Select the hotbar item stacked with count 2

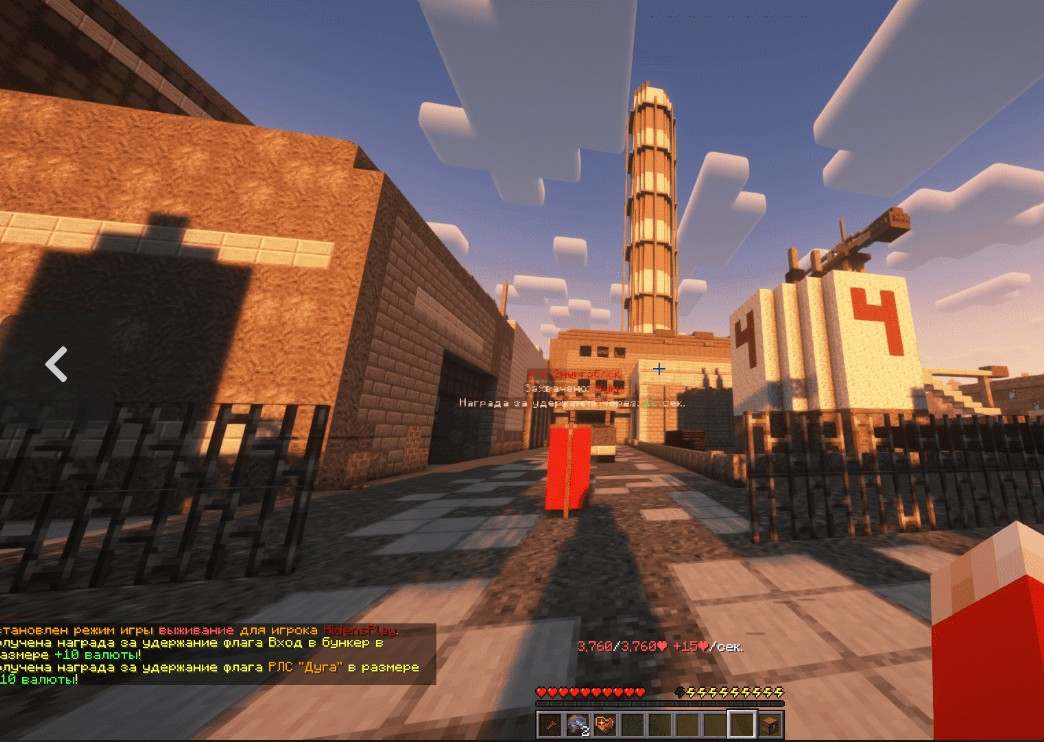(577, 724)
